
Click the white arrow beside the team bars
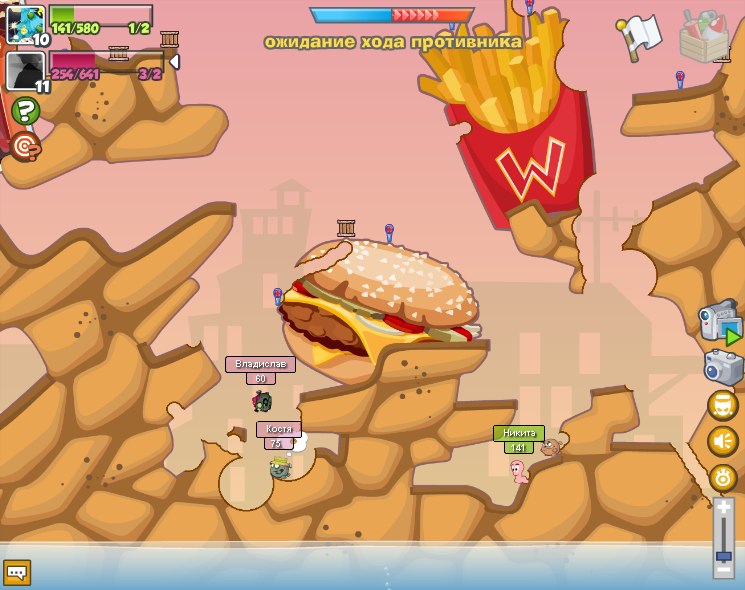(x=174, y=62)
